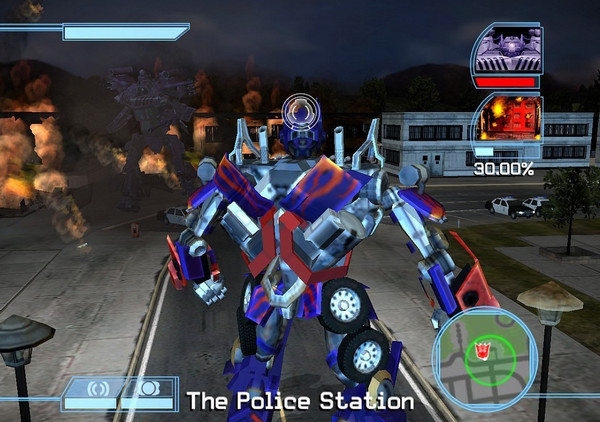Click the Decepticon boss portrait
600x422 pixels.
(508, 48)
